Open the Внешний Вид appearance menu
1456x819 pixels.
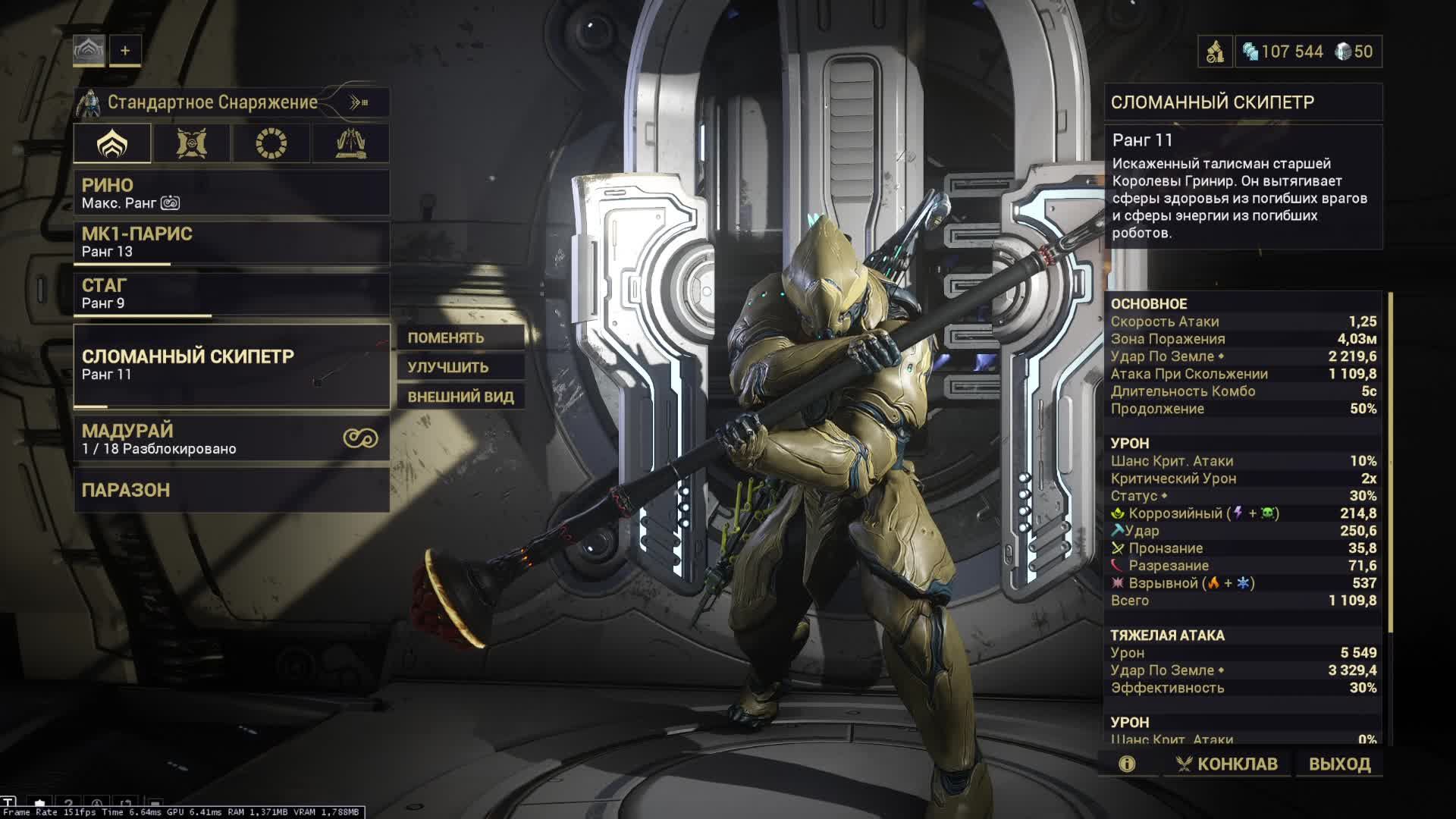(x=460, y=397)
